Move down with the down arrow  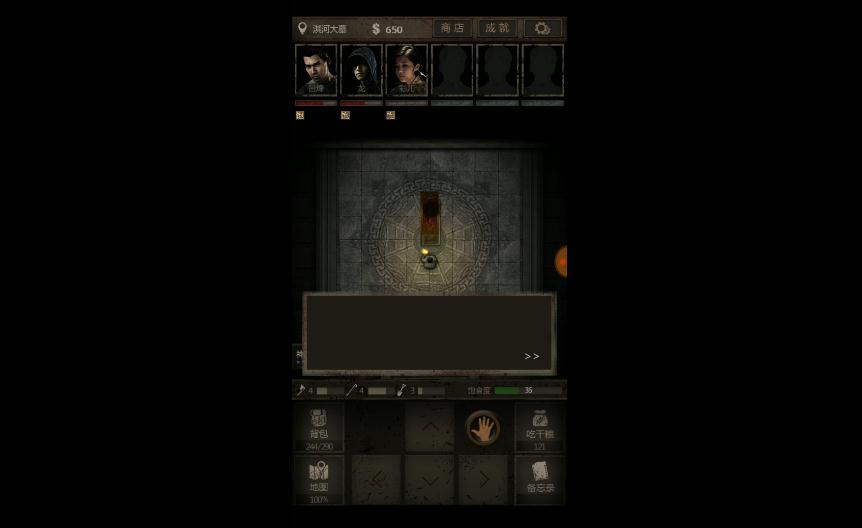click(x=429, y=480)
